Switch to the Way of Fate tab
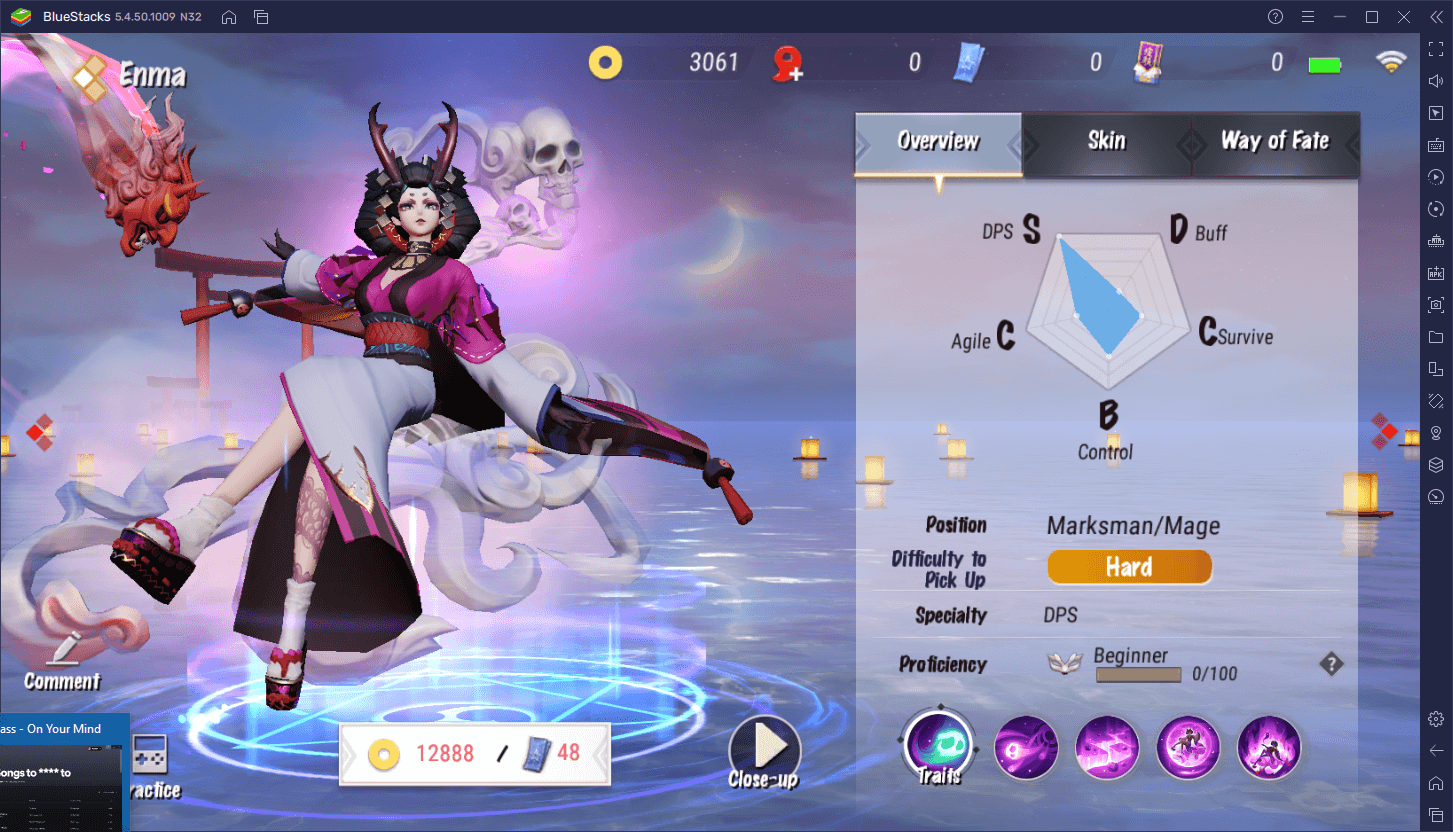This screenshot has width=1453, height=832. [1274, 142]
